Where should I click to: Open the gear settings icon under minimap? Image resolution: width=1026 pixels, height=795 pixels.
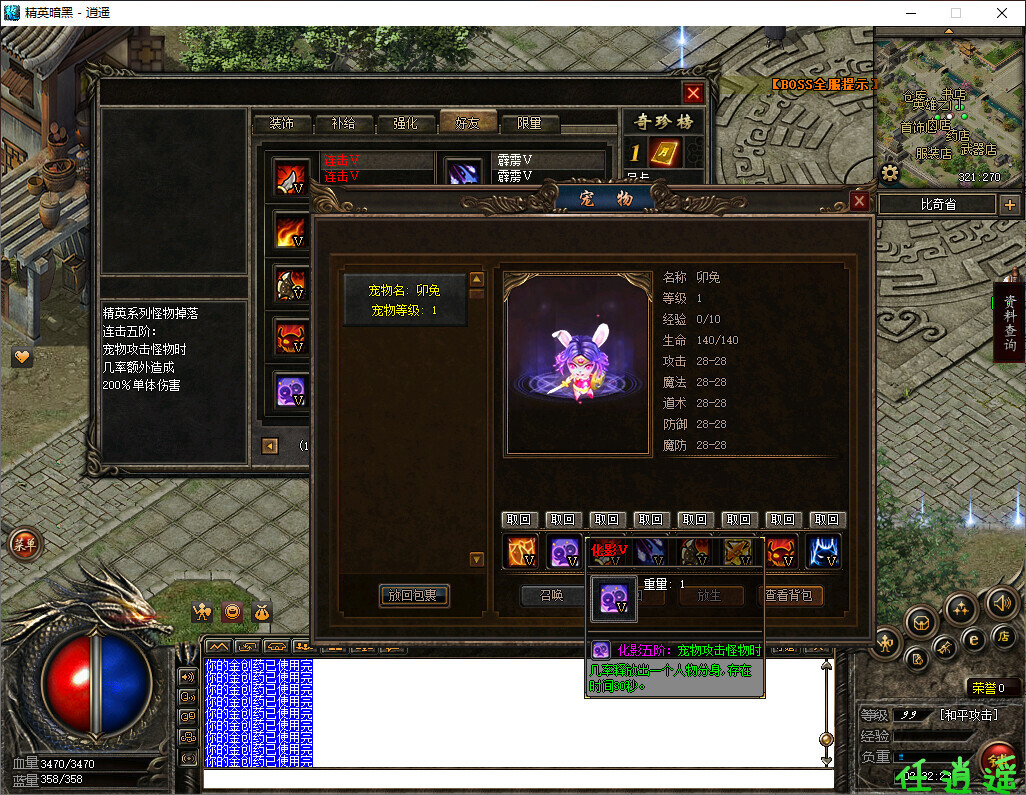(890, 173)
